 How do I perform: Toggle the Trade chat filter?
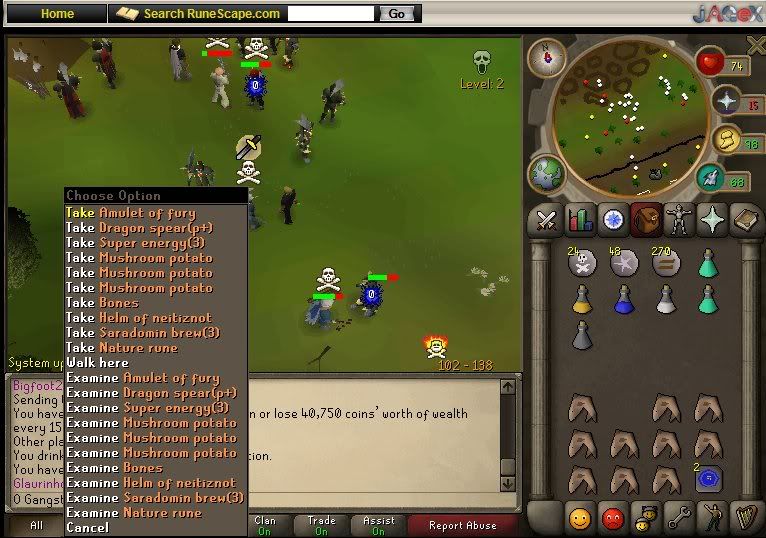pos(322,525)
